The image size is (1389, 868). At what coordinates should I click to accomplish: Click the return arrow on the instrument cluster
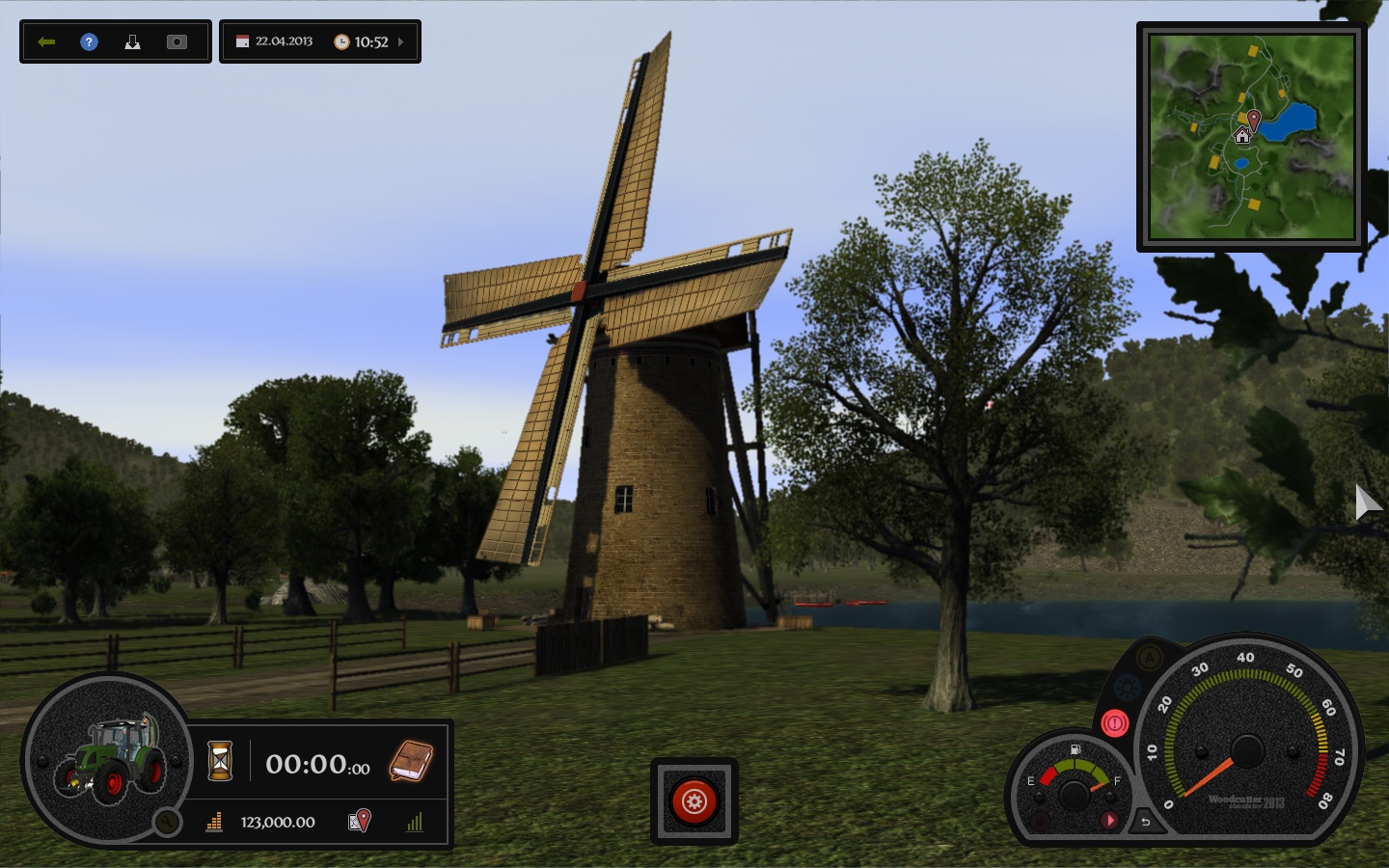pyautogui.click(x=1146, y=821)
